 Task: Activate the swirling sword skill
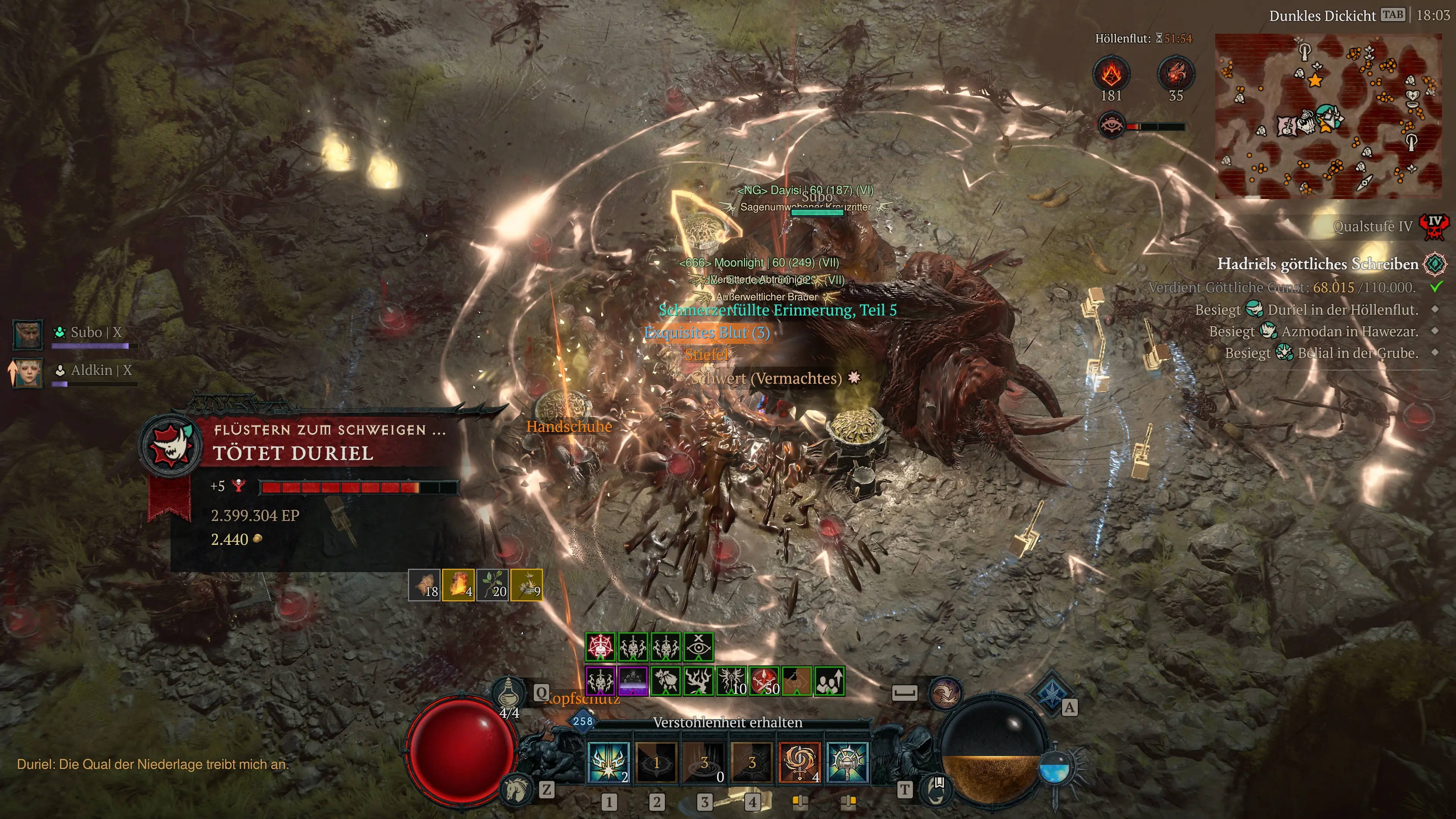pos(800,763)
